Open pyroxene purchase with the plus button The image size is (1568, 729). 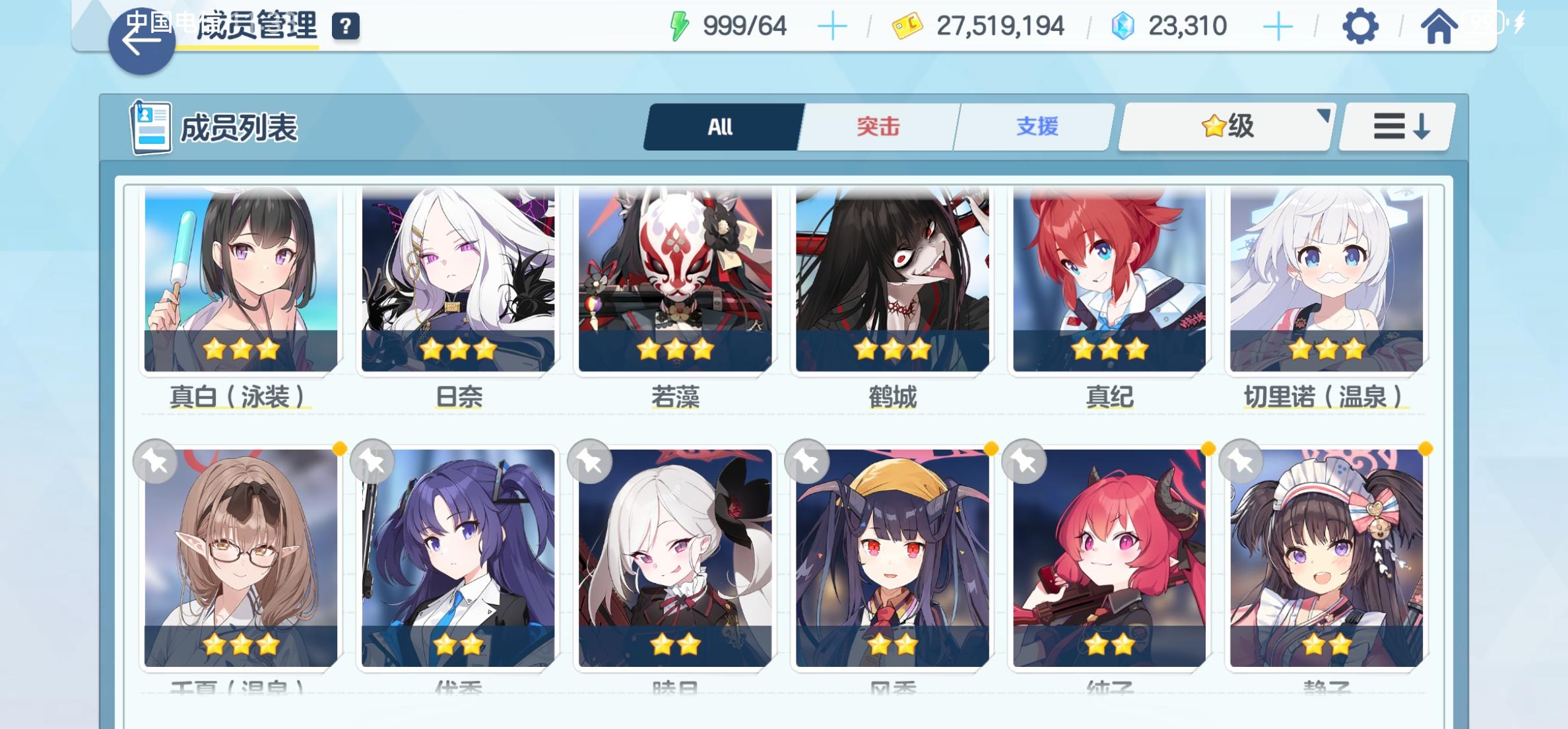point(1279,25)
